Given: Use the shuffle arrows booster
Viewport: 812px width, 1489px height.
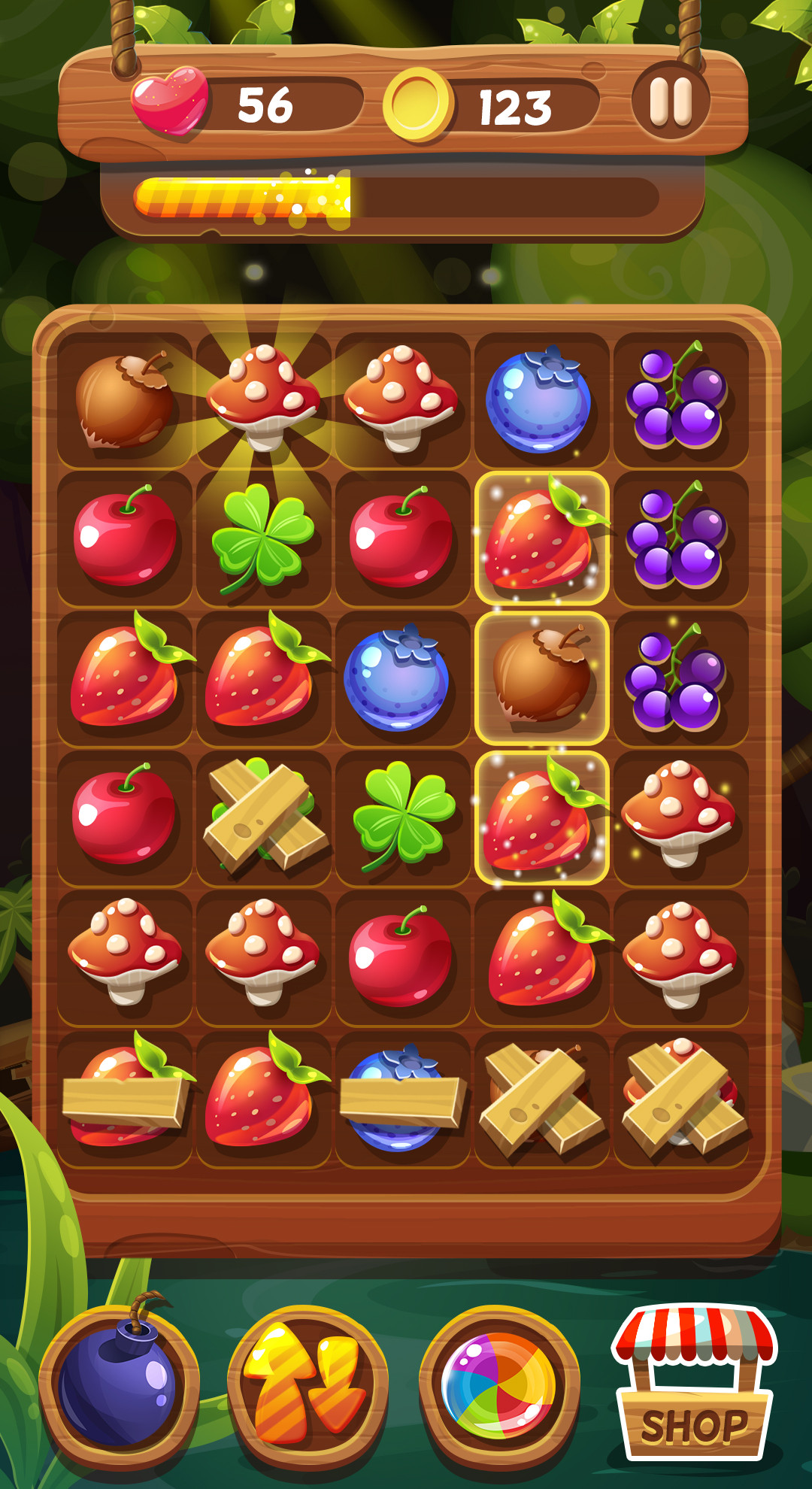Looking at the screenshot, I should 308,1385.
